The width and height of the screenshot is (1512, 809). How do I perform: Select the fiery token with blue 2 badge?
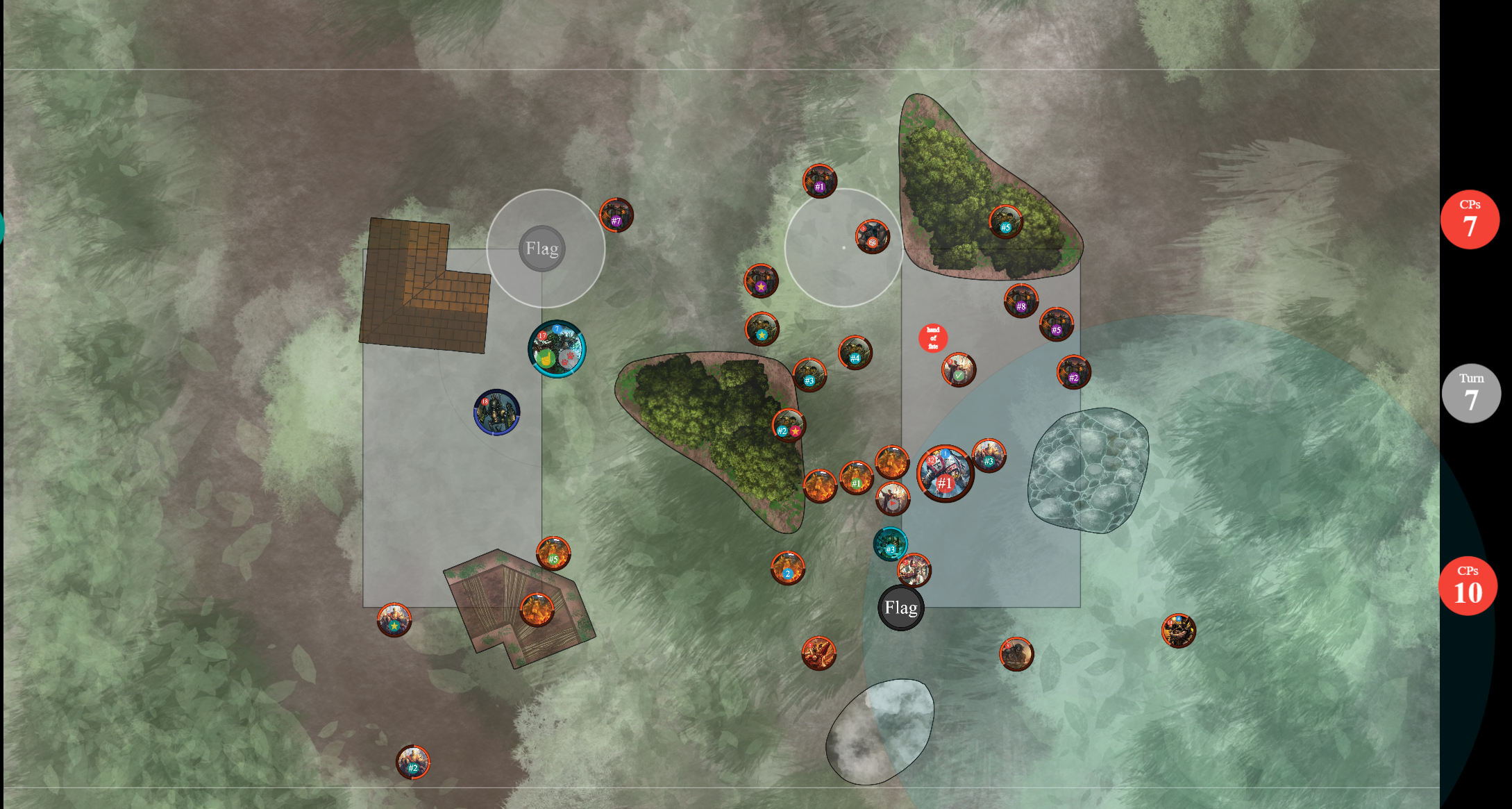coord(787,568)
